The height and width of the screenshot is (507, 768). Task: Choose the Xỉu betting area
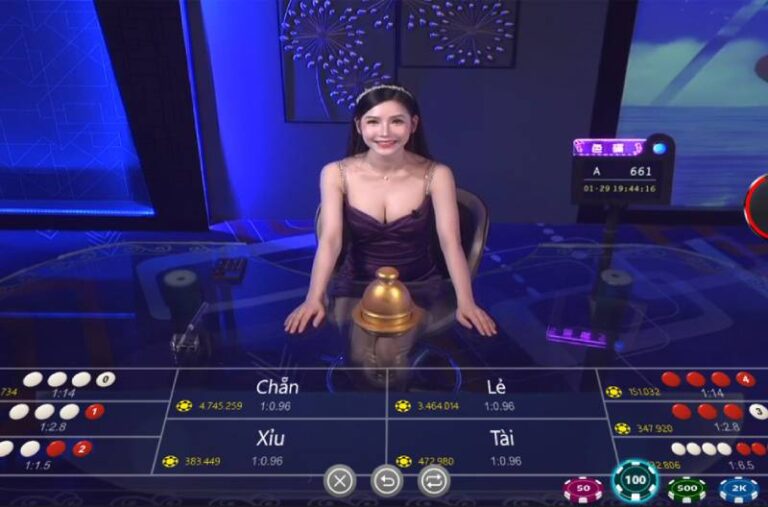[271, 447]
